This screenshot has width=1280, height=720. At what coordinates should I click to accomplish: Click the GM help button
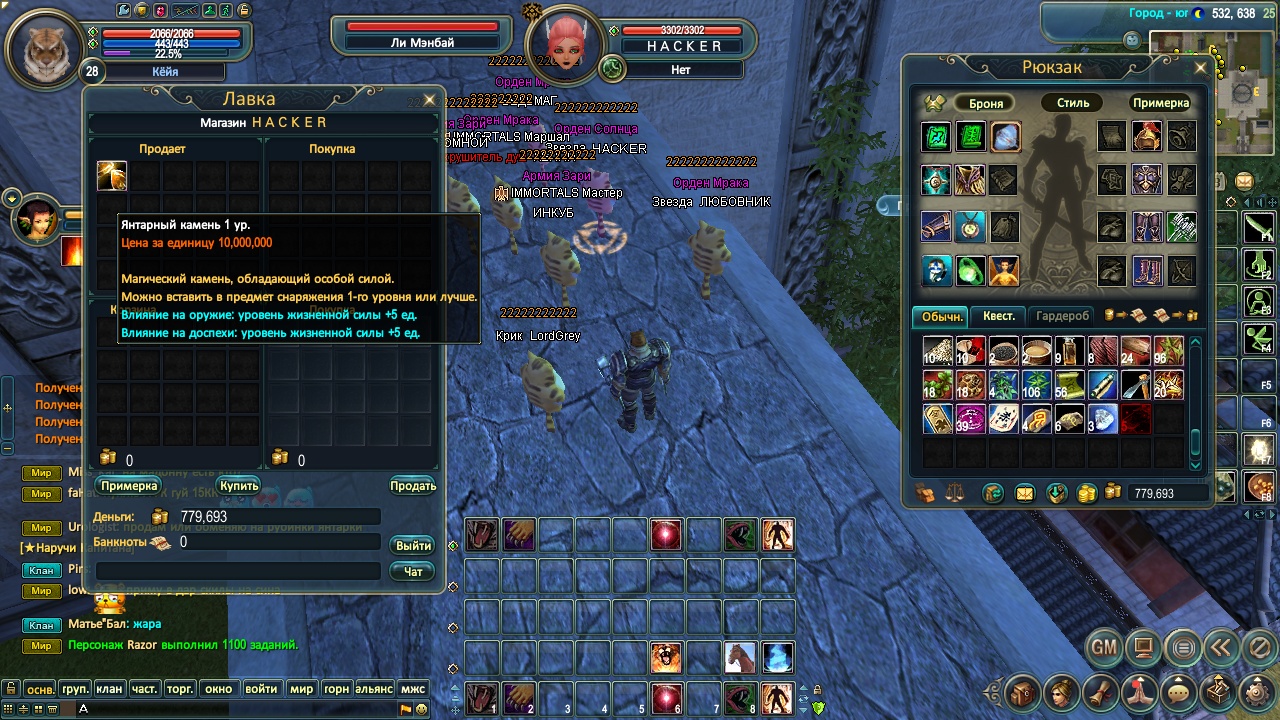point(1103,648)
